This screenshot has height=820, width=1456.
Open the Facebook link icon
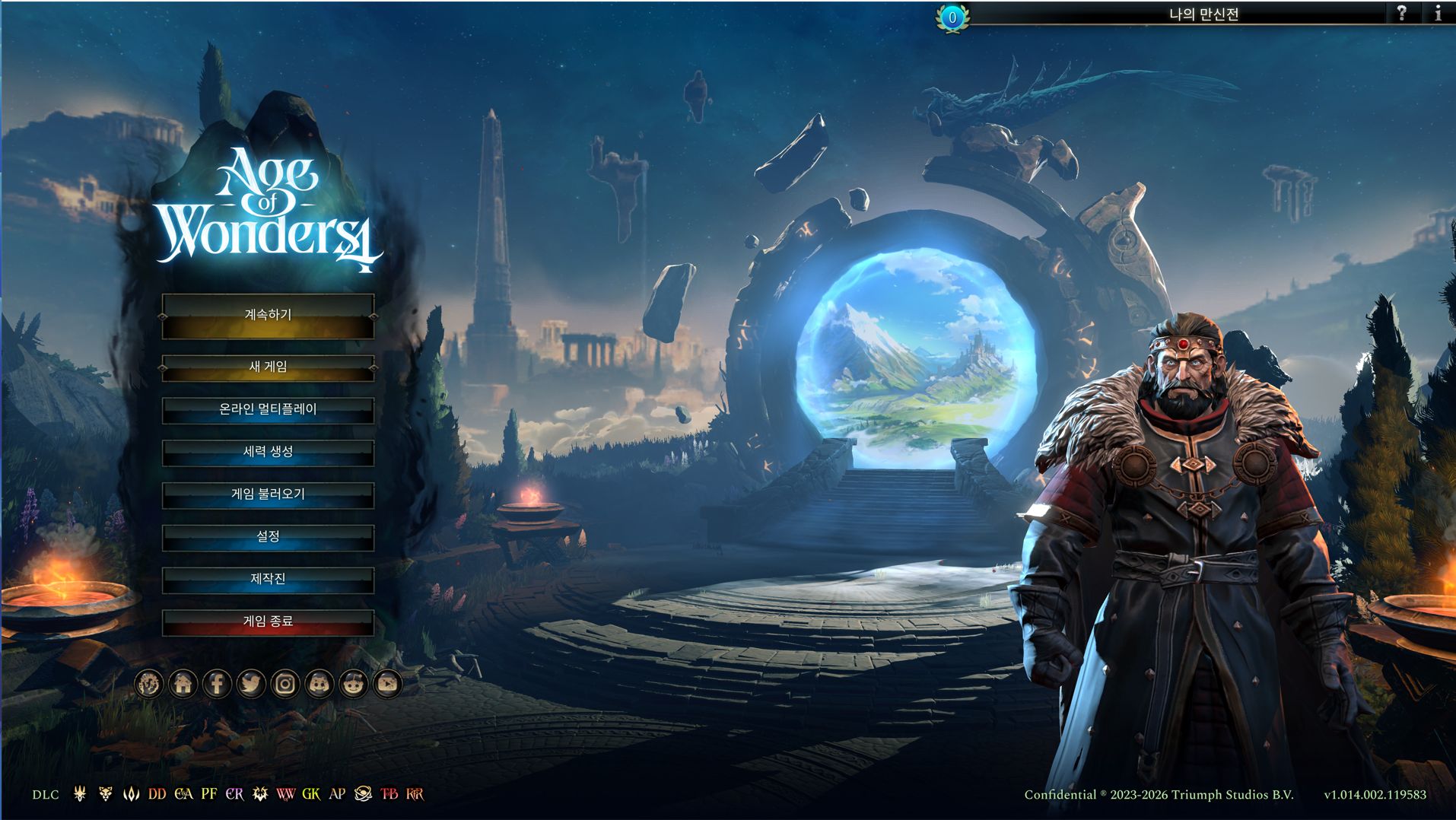(217, 684)
